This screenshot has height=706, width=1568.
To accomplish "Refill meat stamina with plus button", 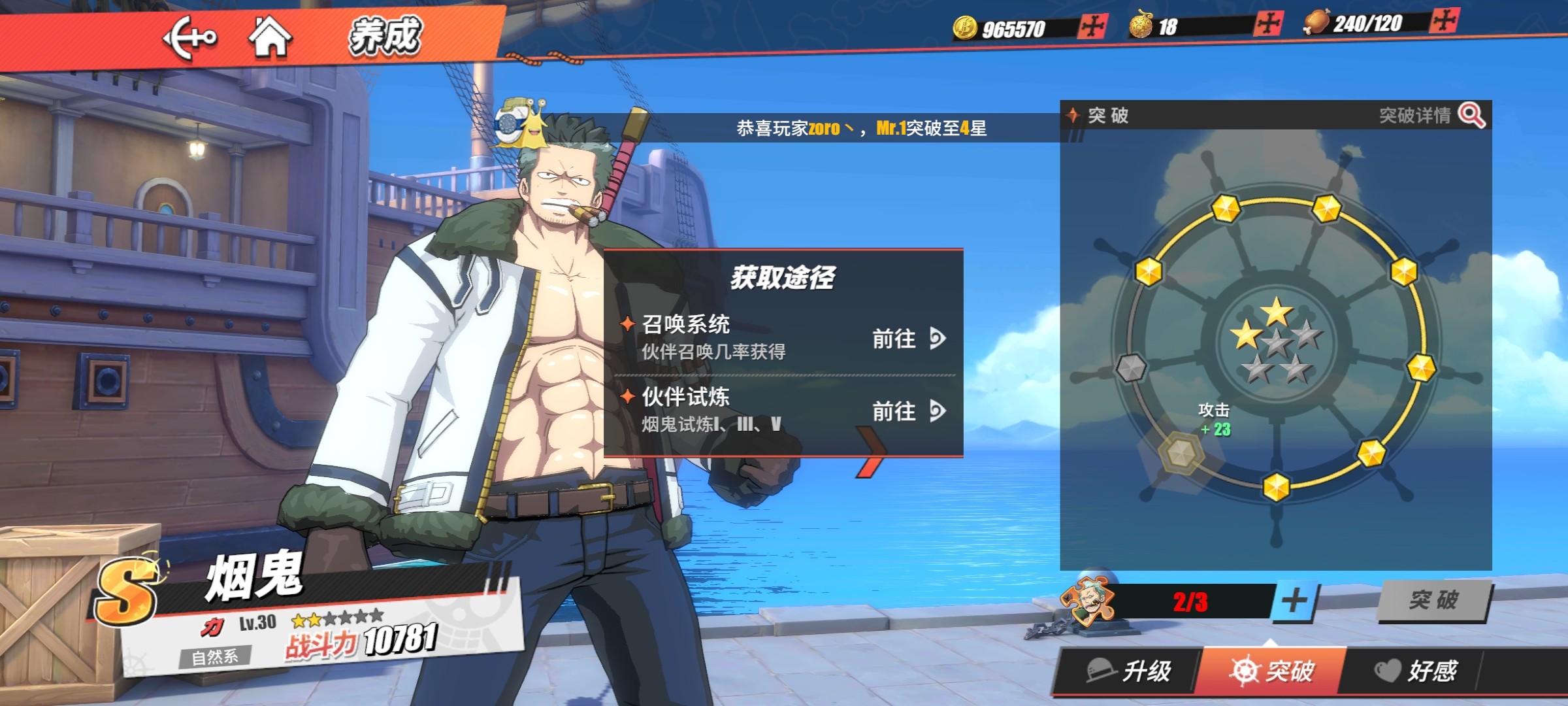I will point(1443,21).
